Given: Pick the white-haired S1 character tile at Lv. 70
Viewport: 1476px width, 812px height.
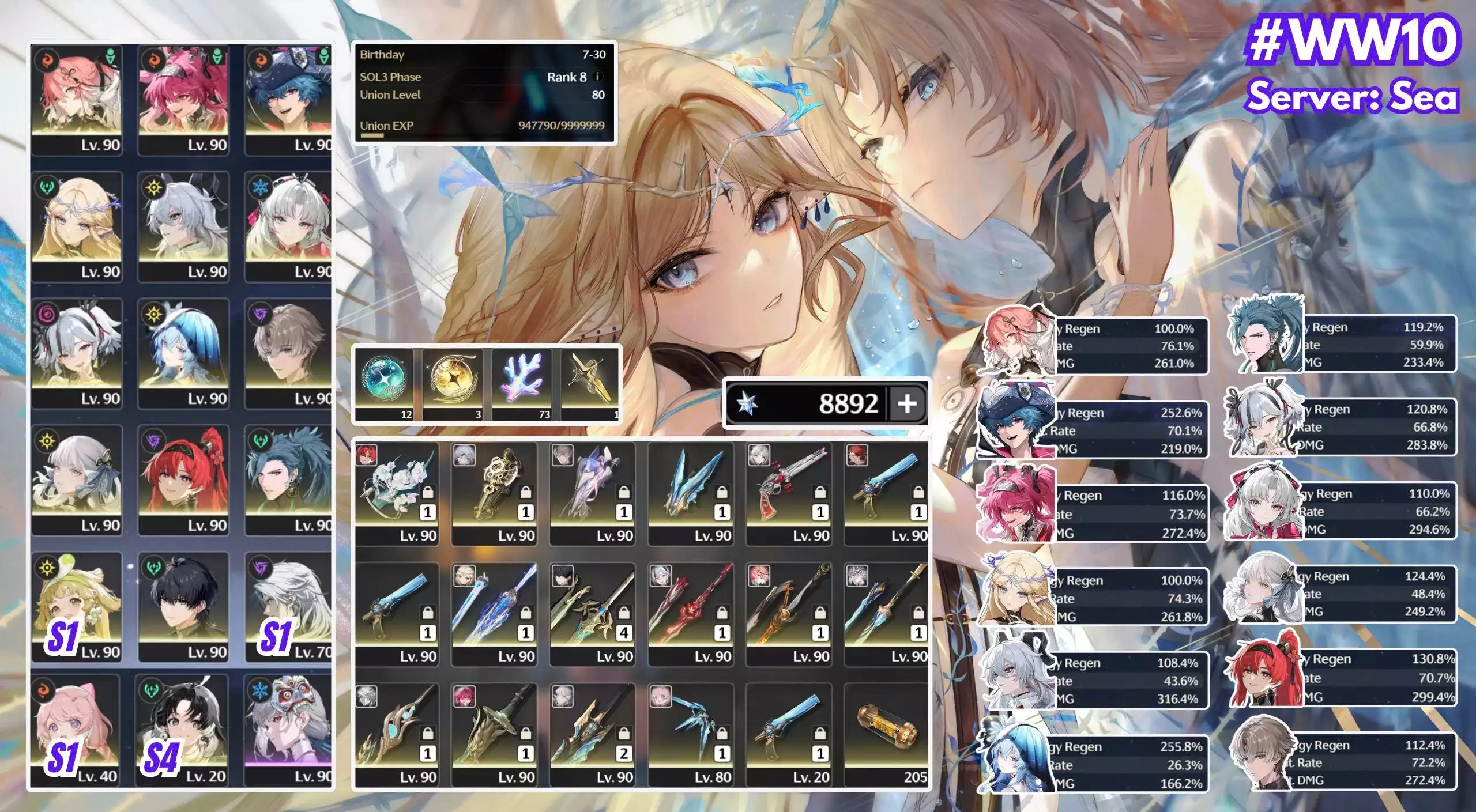Looking at the screenshot, I should point(288,606).
